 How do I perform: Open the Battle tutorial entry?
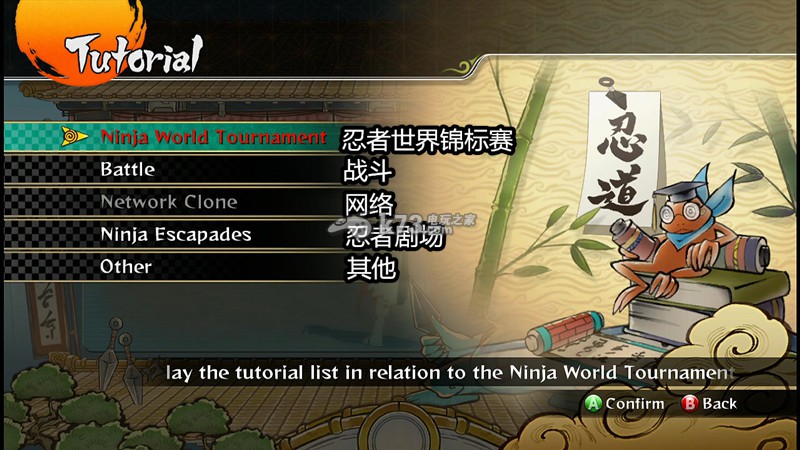(127, 169)
